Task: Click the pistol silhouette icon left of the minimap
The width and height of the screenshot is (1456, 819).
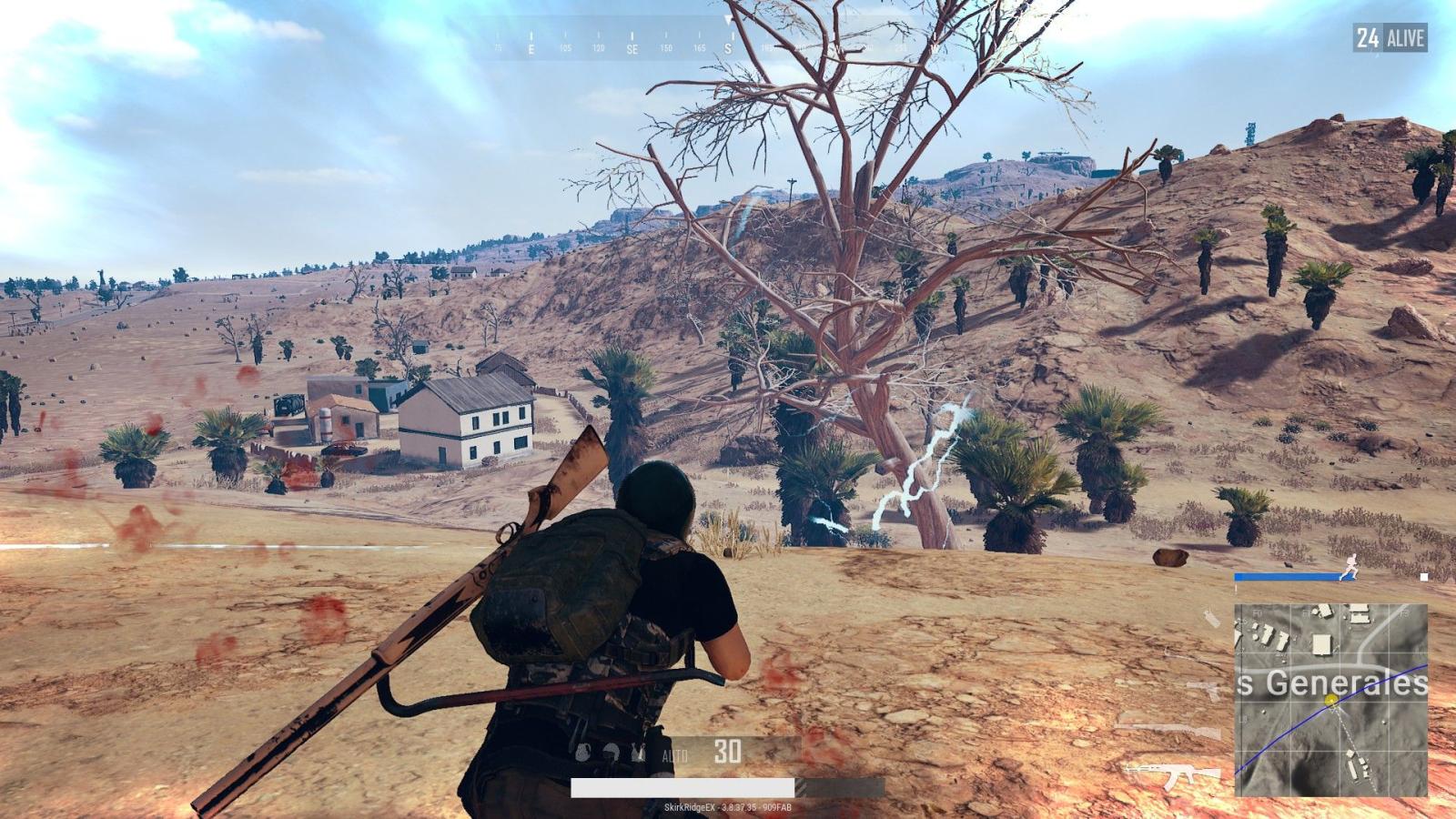Action: tap(1202, 687)
